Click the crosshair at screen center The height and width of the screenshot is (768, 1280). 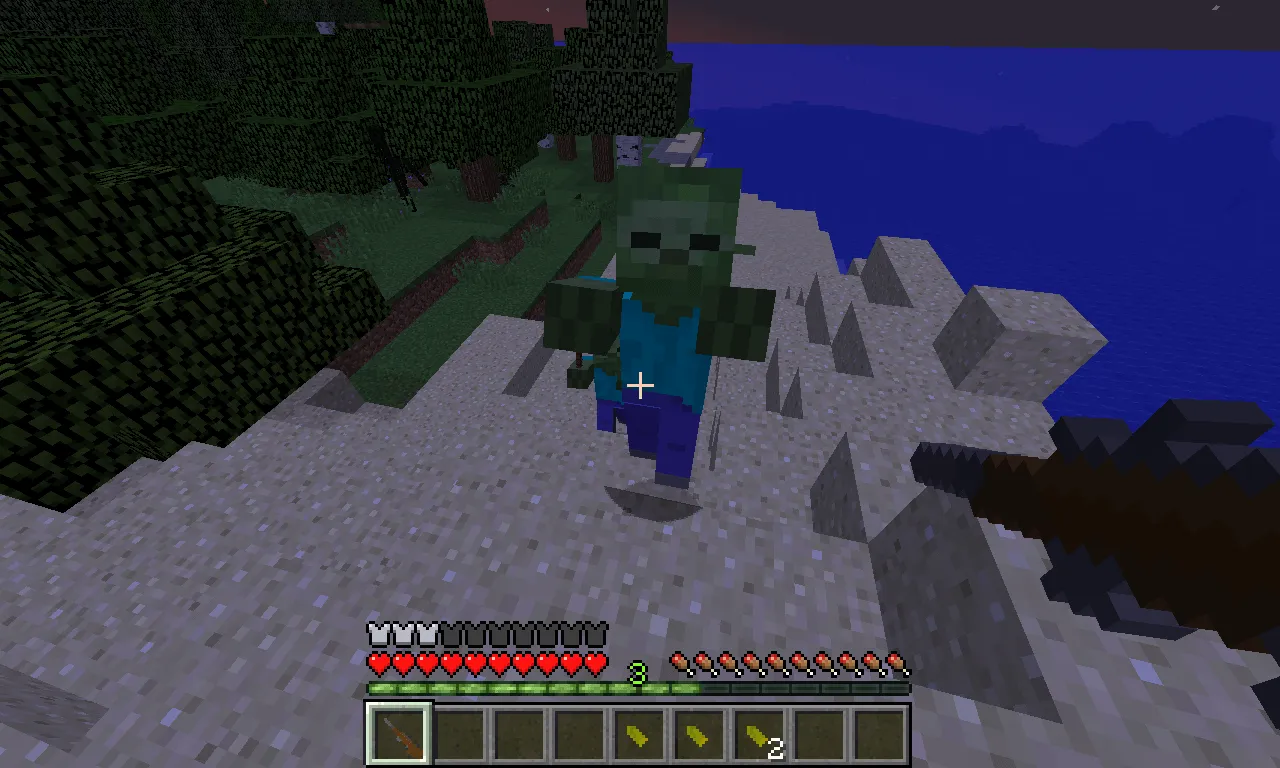tap(640, 385)
